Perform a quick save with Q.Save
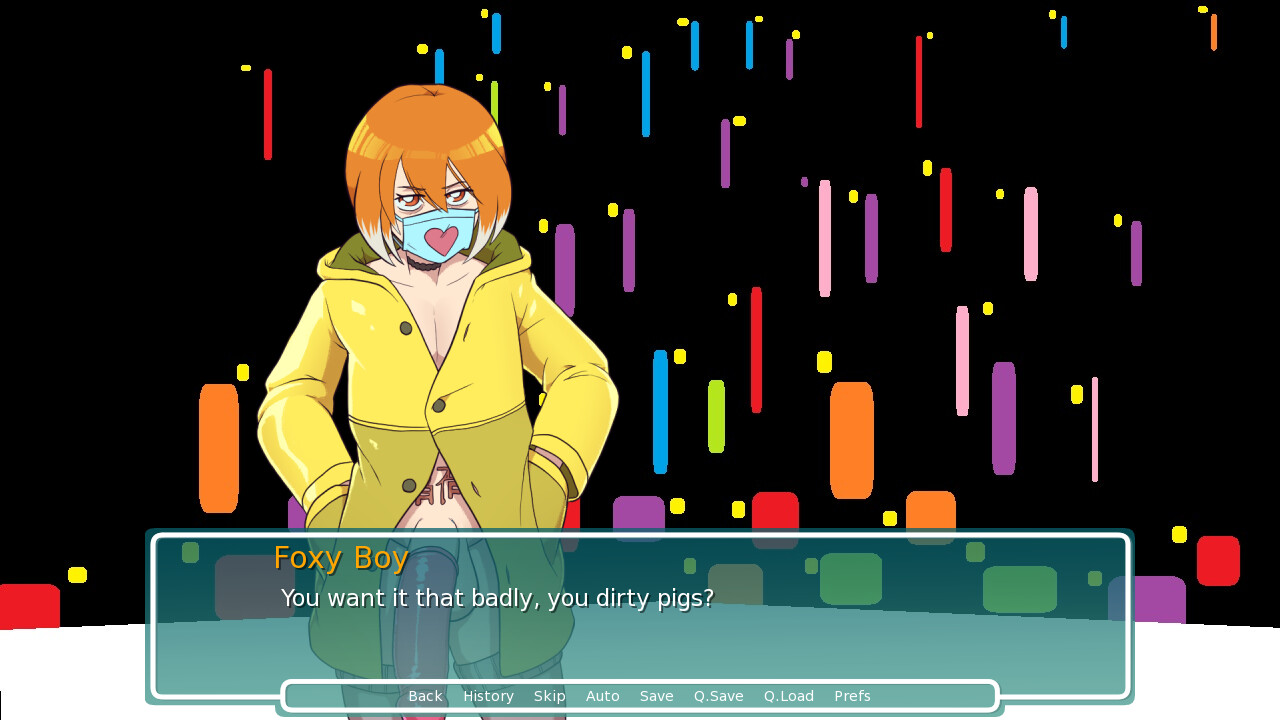The height and width of the screenshot is (720, 1280). 718,696
